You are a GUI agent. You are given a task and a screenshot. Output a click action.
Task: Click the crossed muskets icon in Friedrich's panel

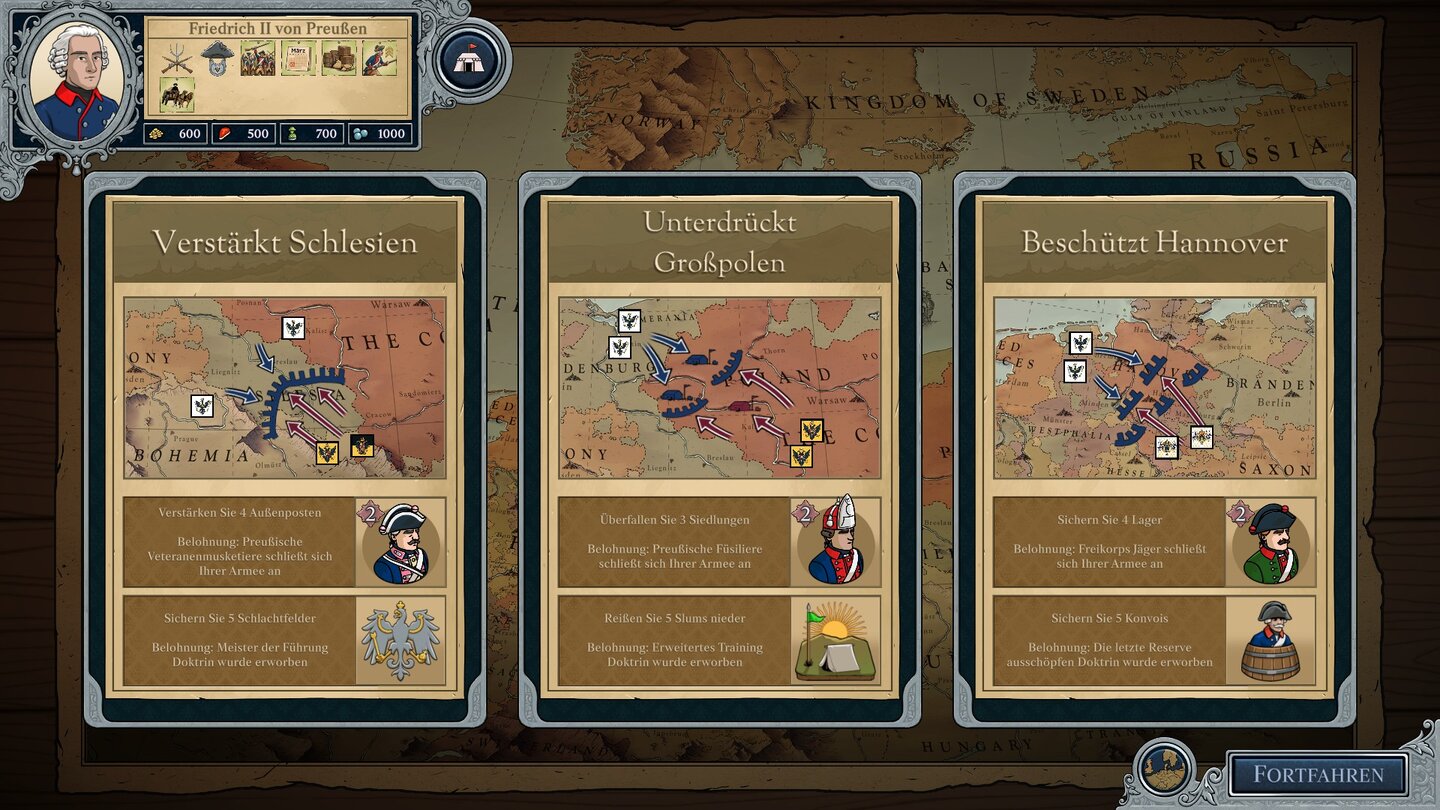tap(175, 60)
